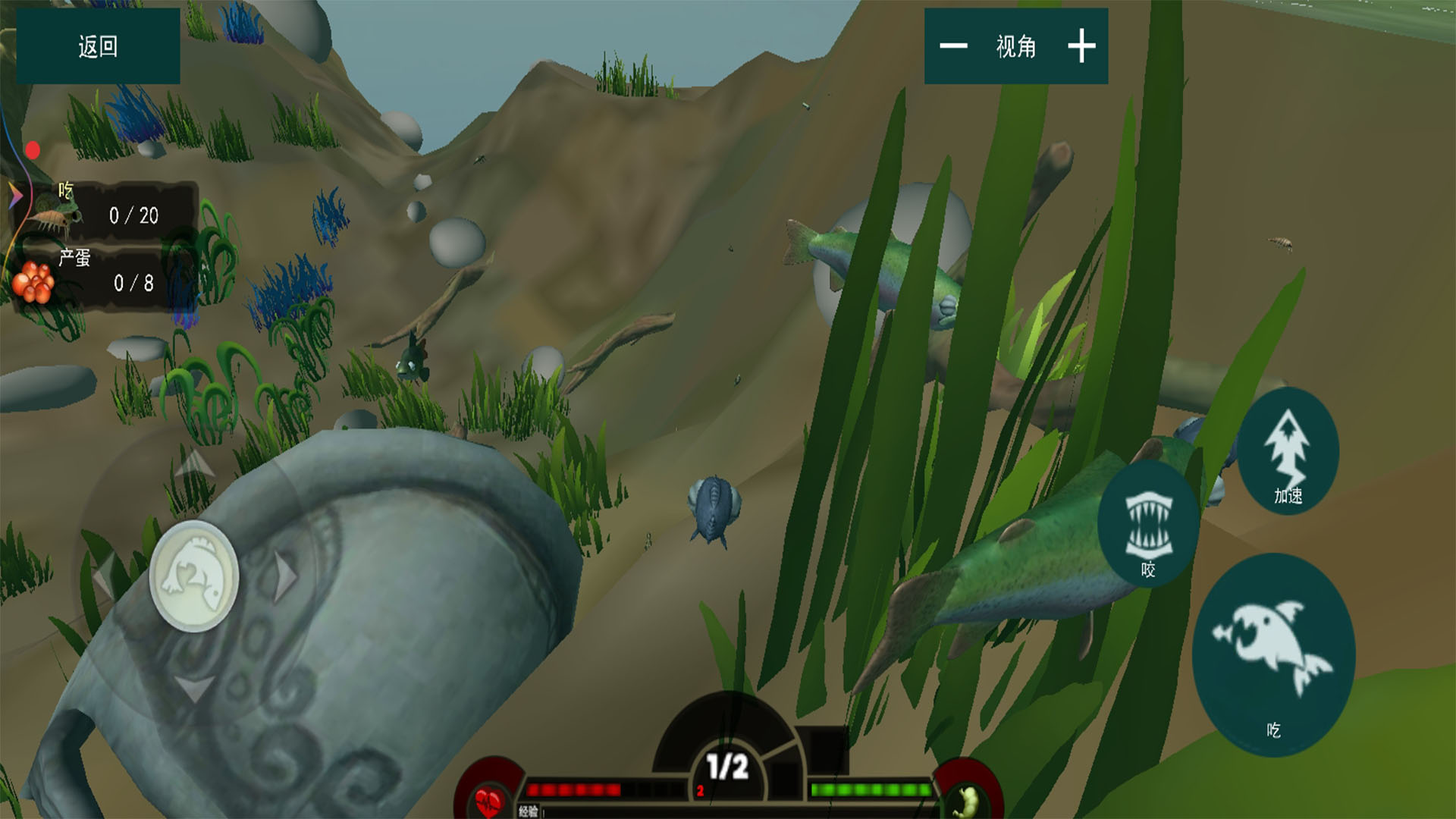Increase the 视角 view with plus
This screenshot has width=1456, height=819.
pos(1081,46)
